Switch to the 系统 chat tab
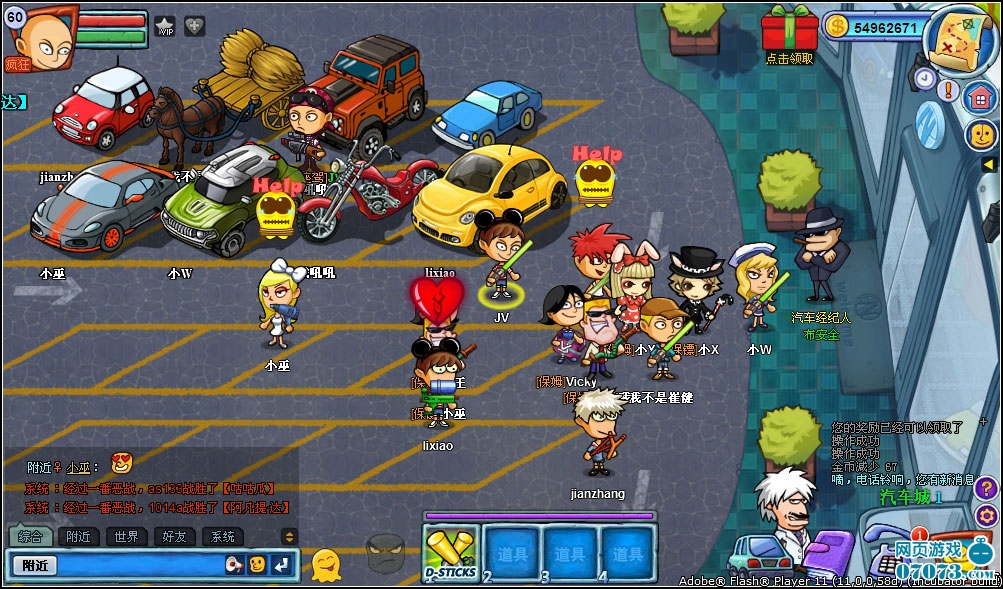Viewport: 1003px width, 589px height. point(222,537)
